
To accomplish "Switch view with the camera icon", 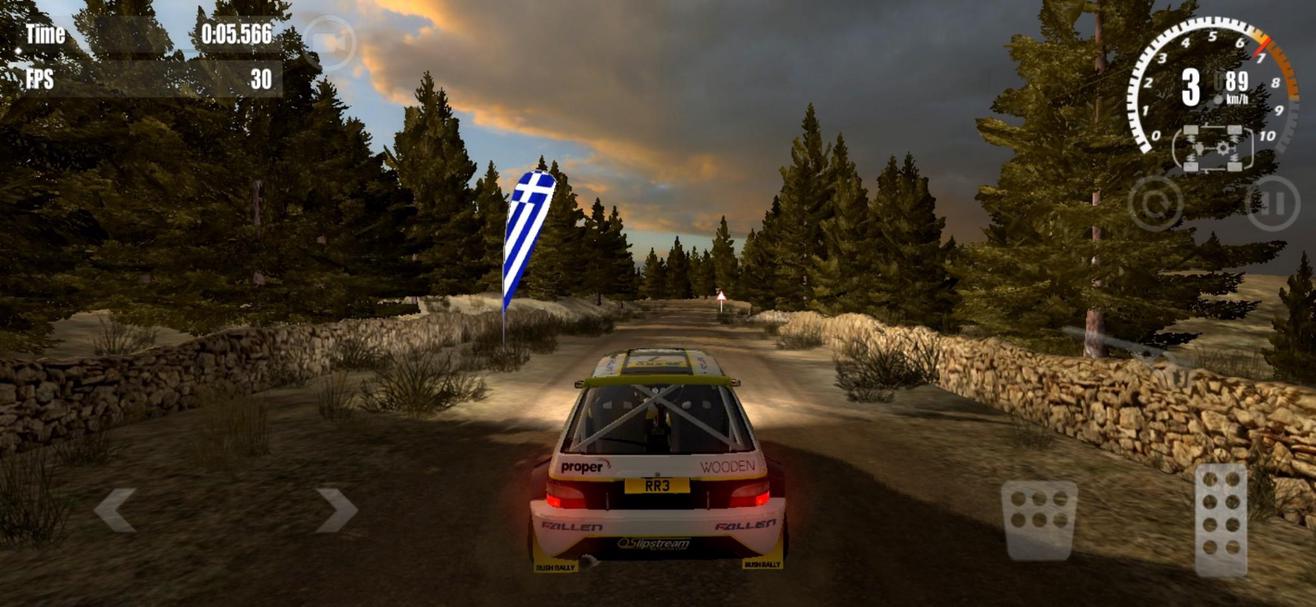I will click(329, 43).
